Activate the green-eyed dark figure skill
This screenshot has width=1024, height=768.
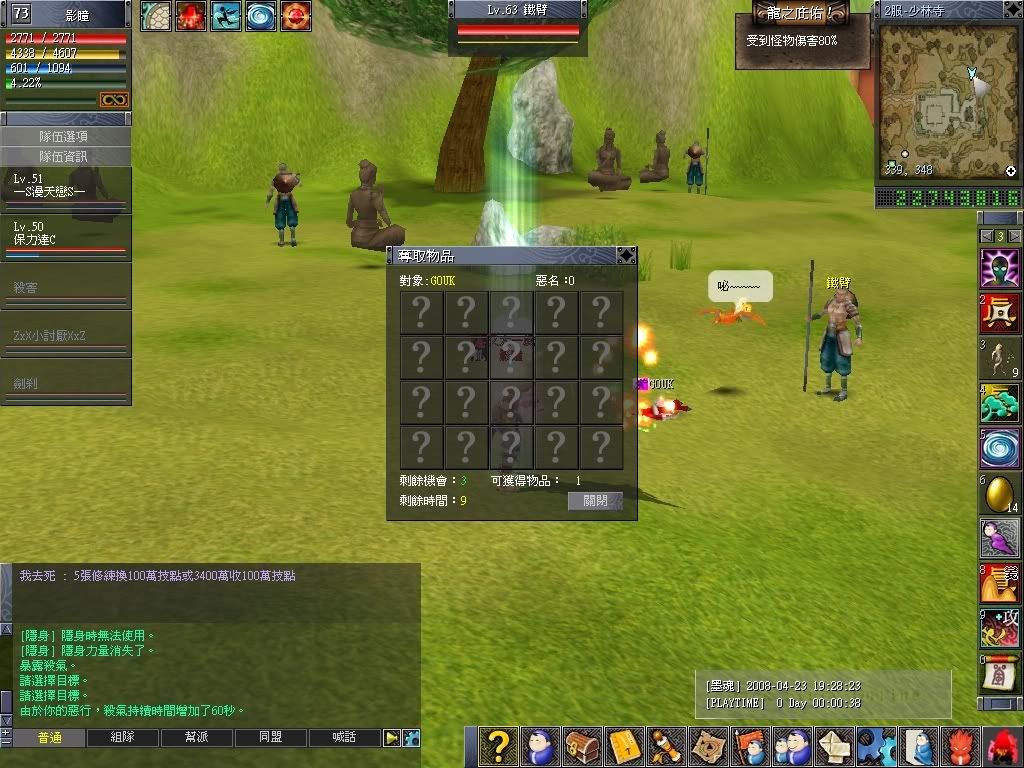[x=999, y=269]
